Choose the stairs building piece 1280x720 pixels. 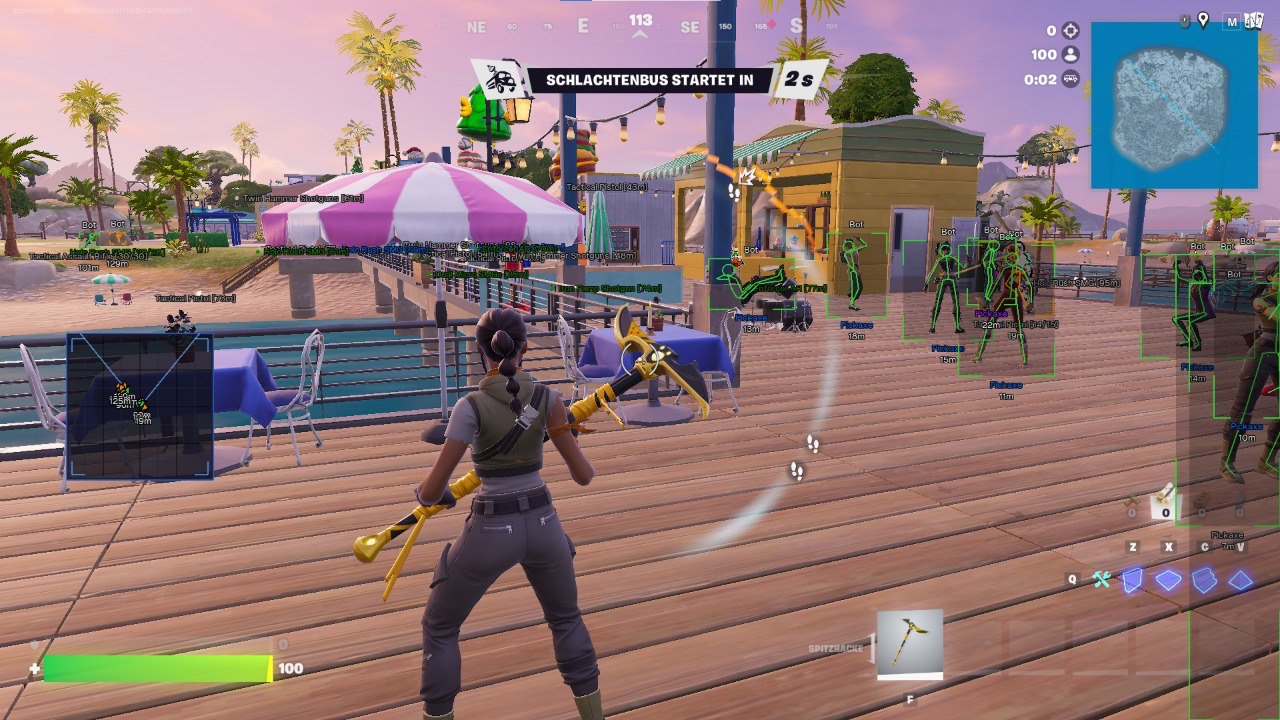[1204, 580]
